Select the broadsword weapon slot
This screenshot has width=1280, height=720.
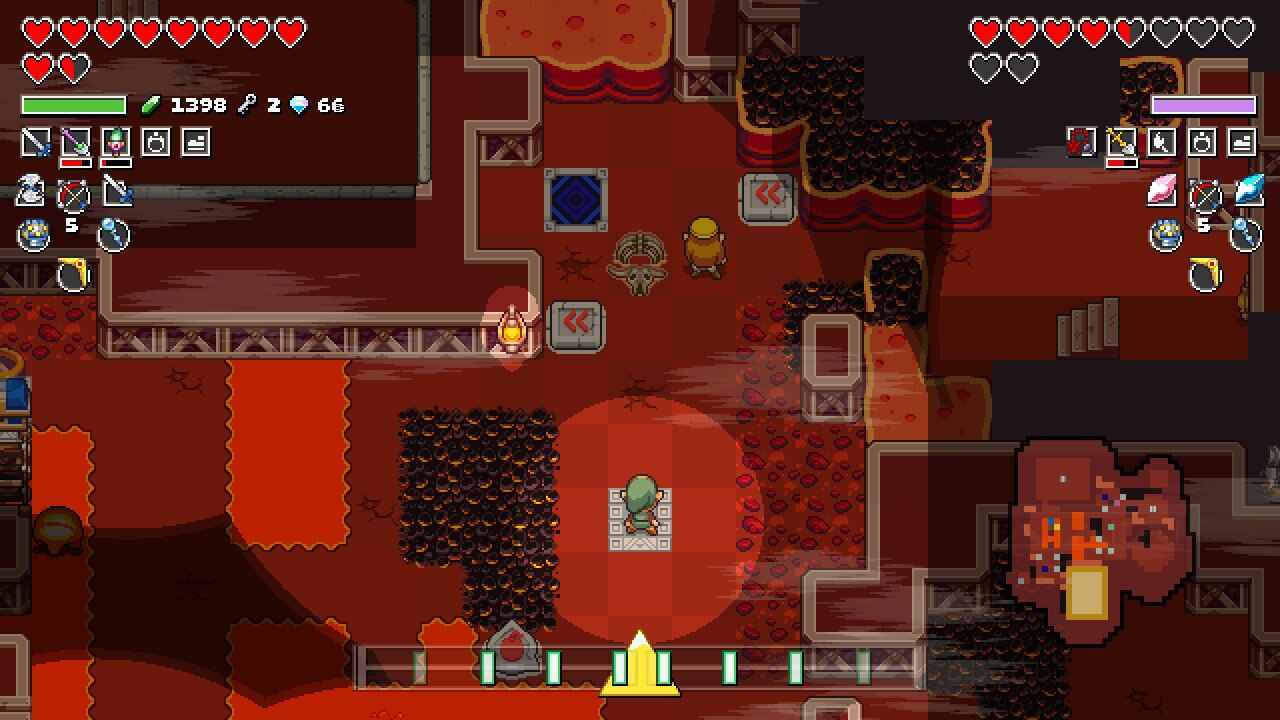36,142
